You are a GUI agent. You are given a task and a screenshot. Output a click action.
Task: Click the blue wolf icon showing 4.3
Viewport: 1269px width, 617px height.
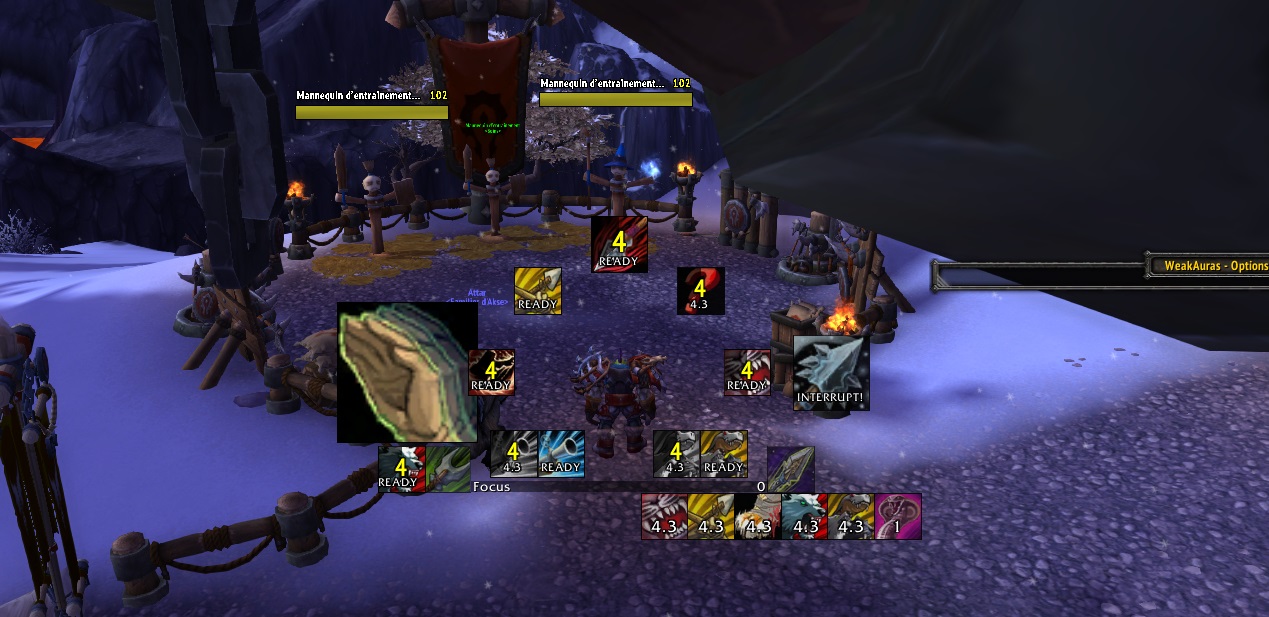(804, 516)
